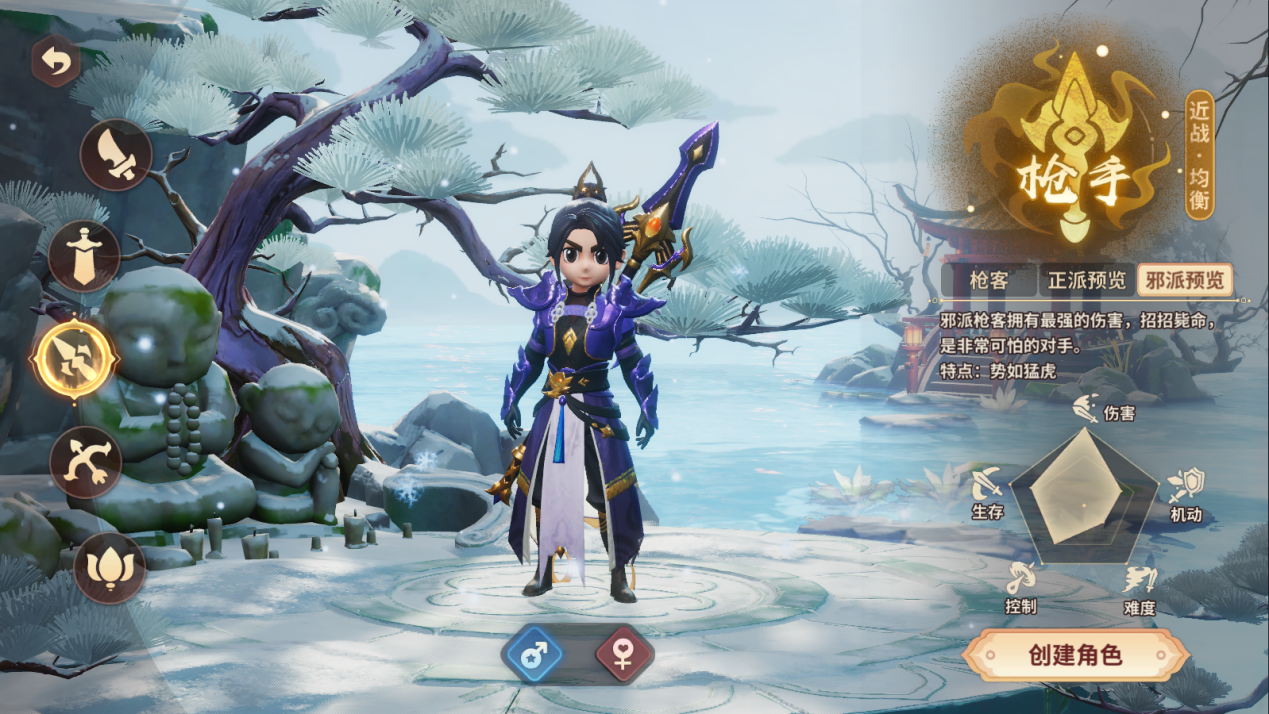
Task: Click the 创建角色 create character button
Action: coord(1075,655)
